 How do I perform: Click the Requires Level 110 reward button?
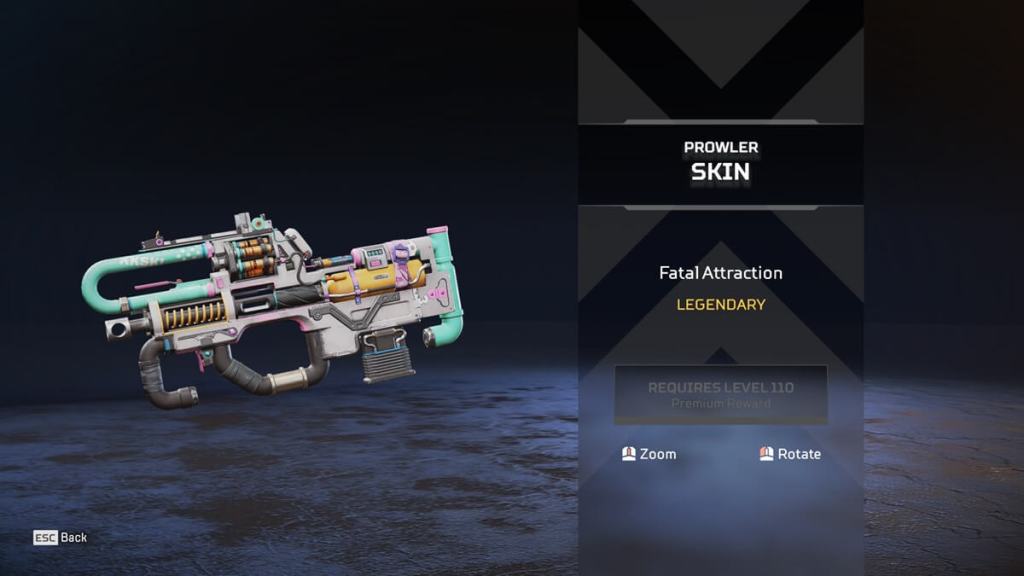(720, 394)
